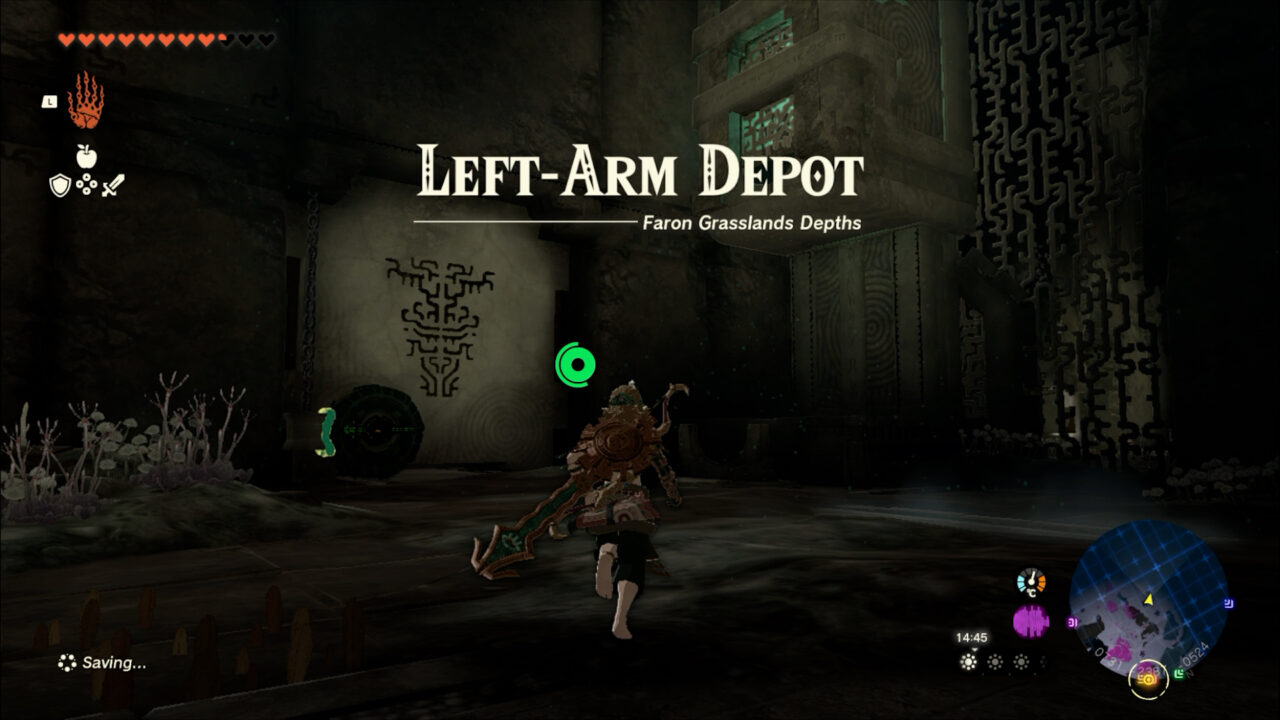The width and height of the screenshot is (1280, 720).
Task: Select the shield icon
Action: click(x=60, y=185)
